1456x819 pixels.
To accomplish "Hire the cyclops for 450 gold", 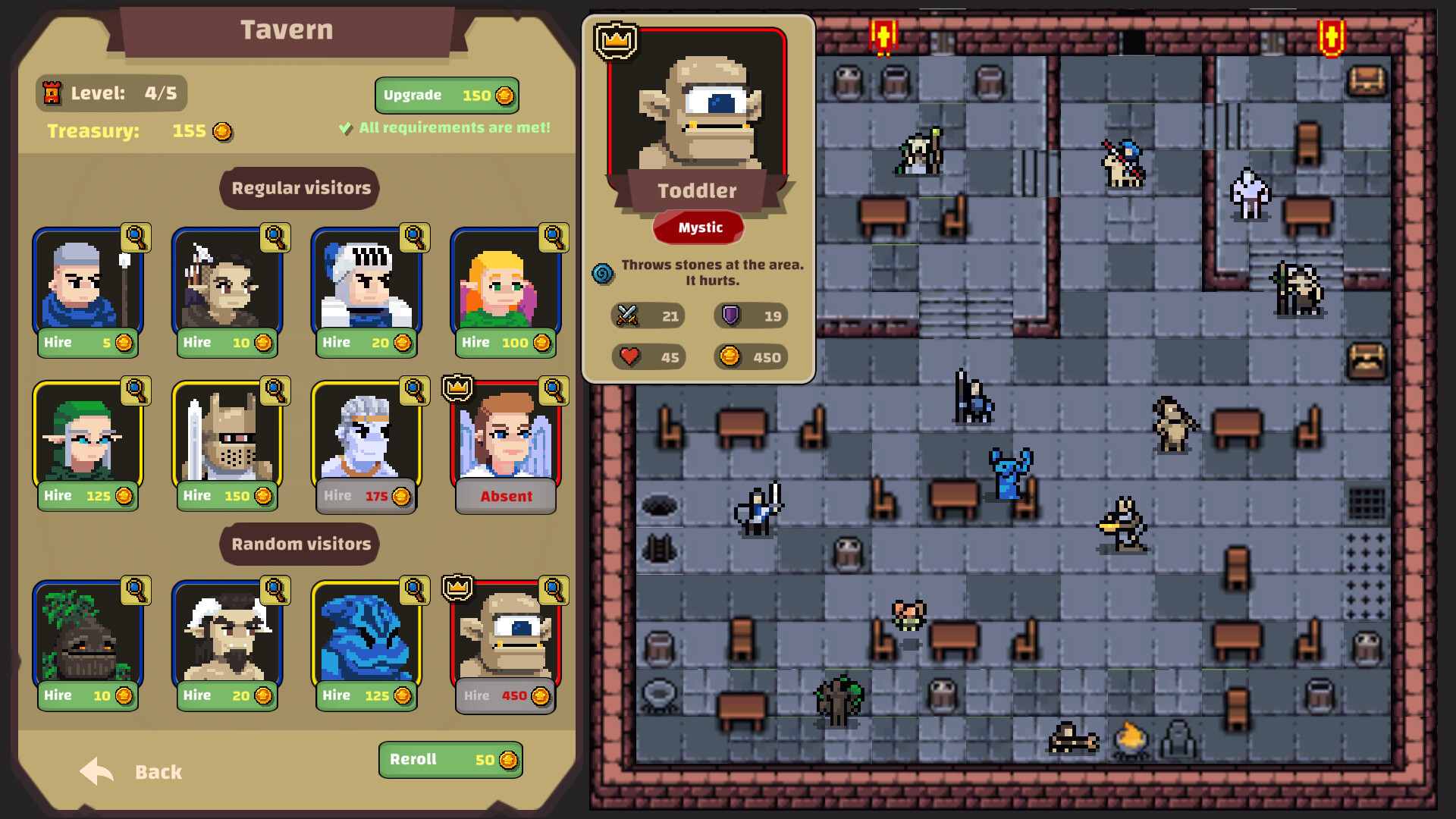I will (x=507, y=695).
